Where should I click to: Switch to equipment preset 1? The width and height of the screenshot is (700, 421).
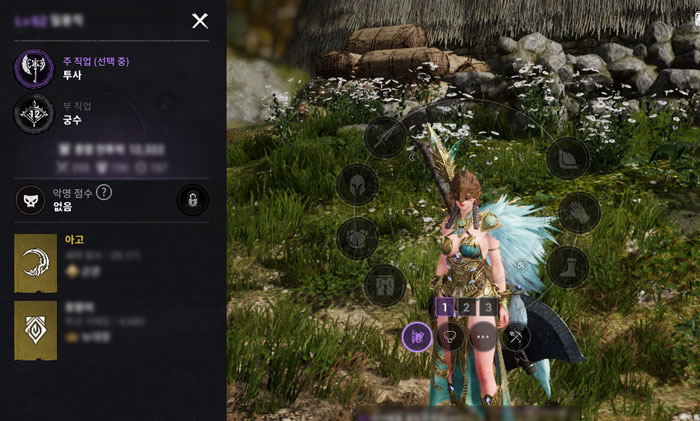pyautogui.click(x=444, y=307)
